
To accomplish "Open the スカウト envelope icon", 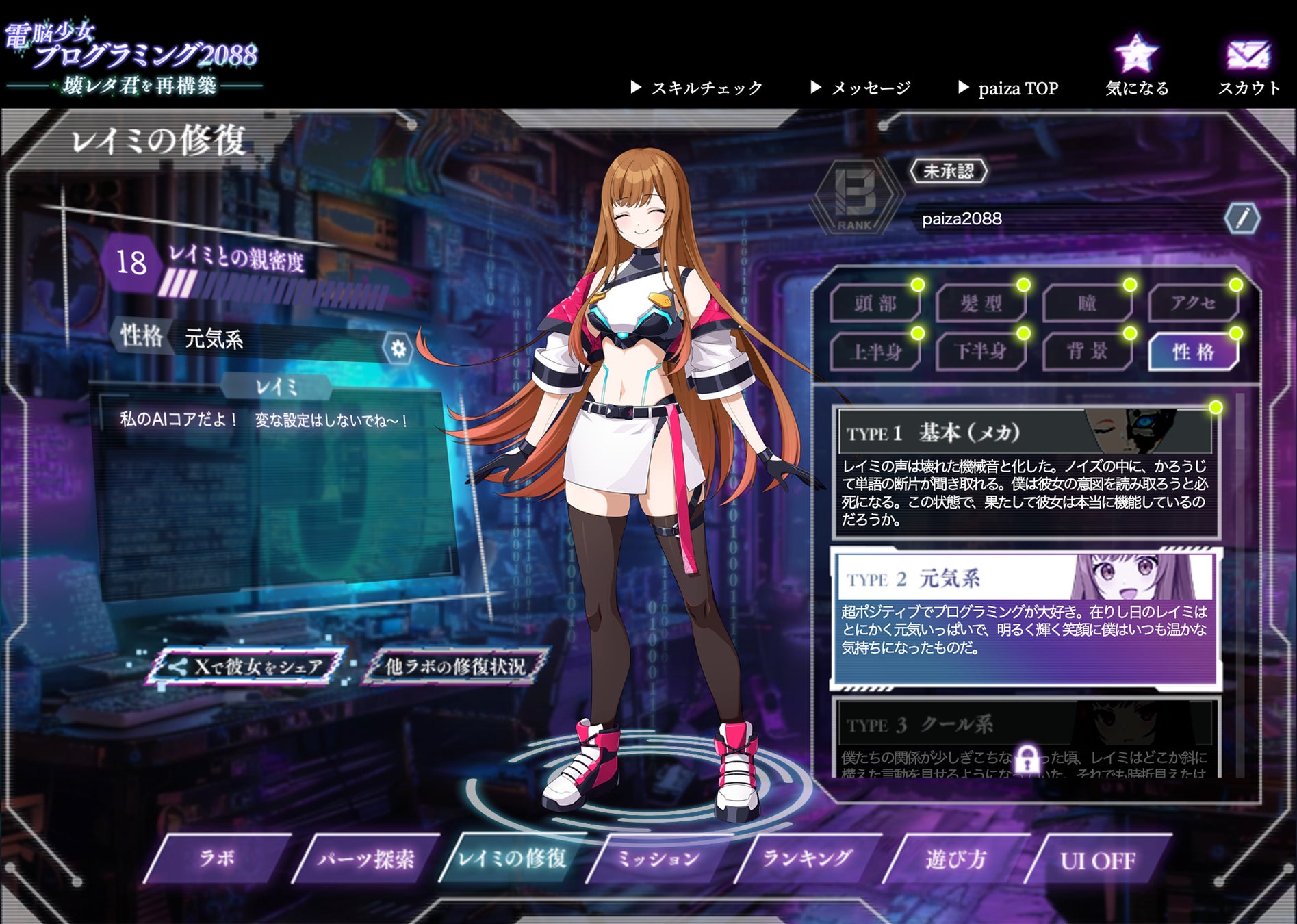I will click(1248, 55).
